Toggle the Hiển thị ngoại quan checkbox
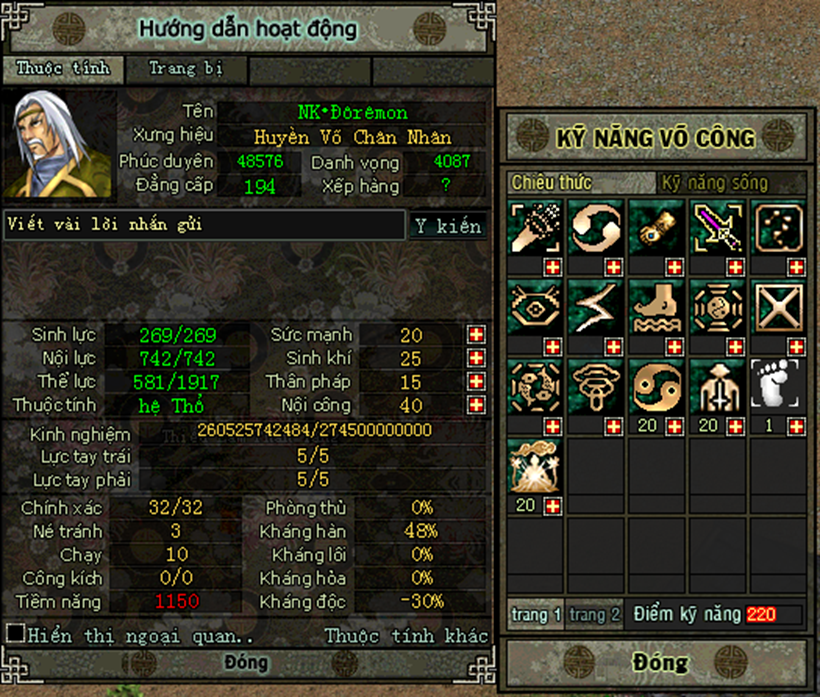The width and height of the screenshot is (820, 697). click(x=15, y=634)
